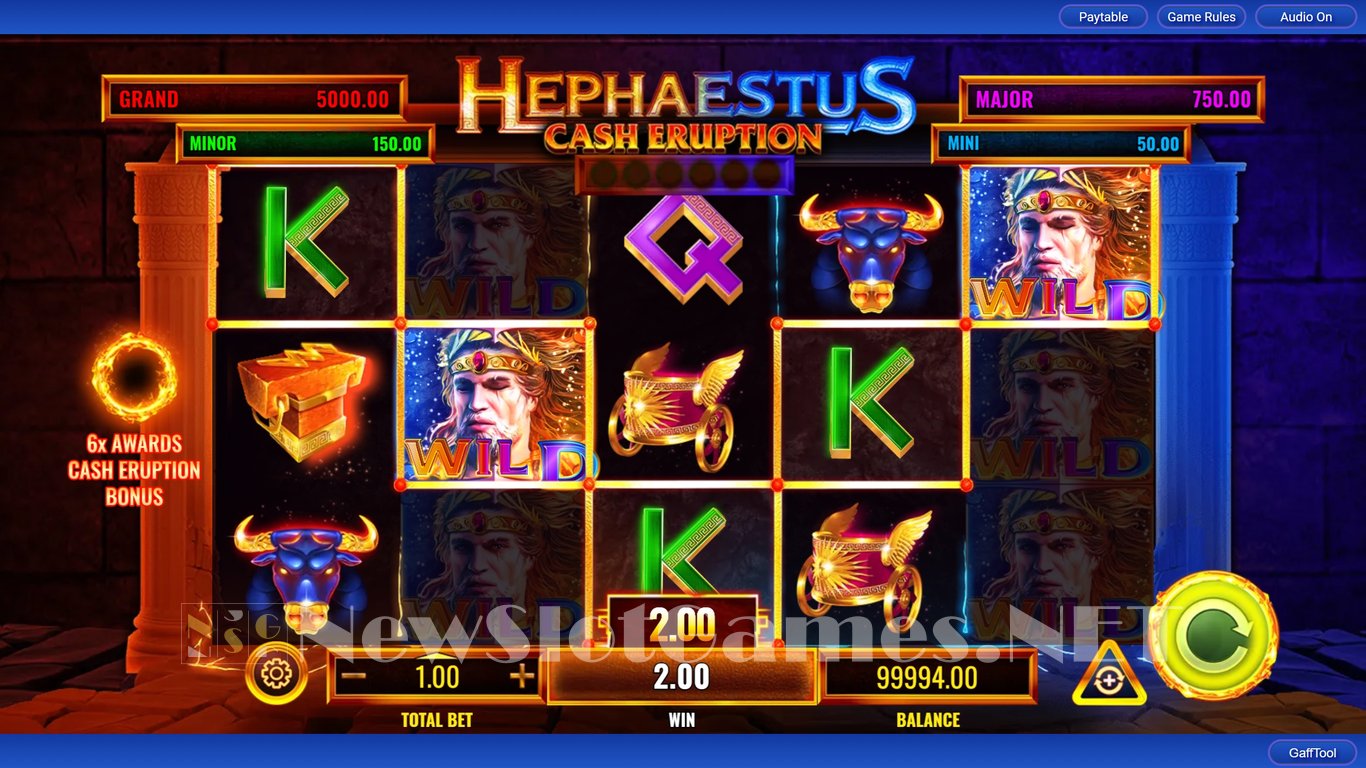
Task: Toggle the Audio On button
Action: 1306,17
